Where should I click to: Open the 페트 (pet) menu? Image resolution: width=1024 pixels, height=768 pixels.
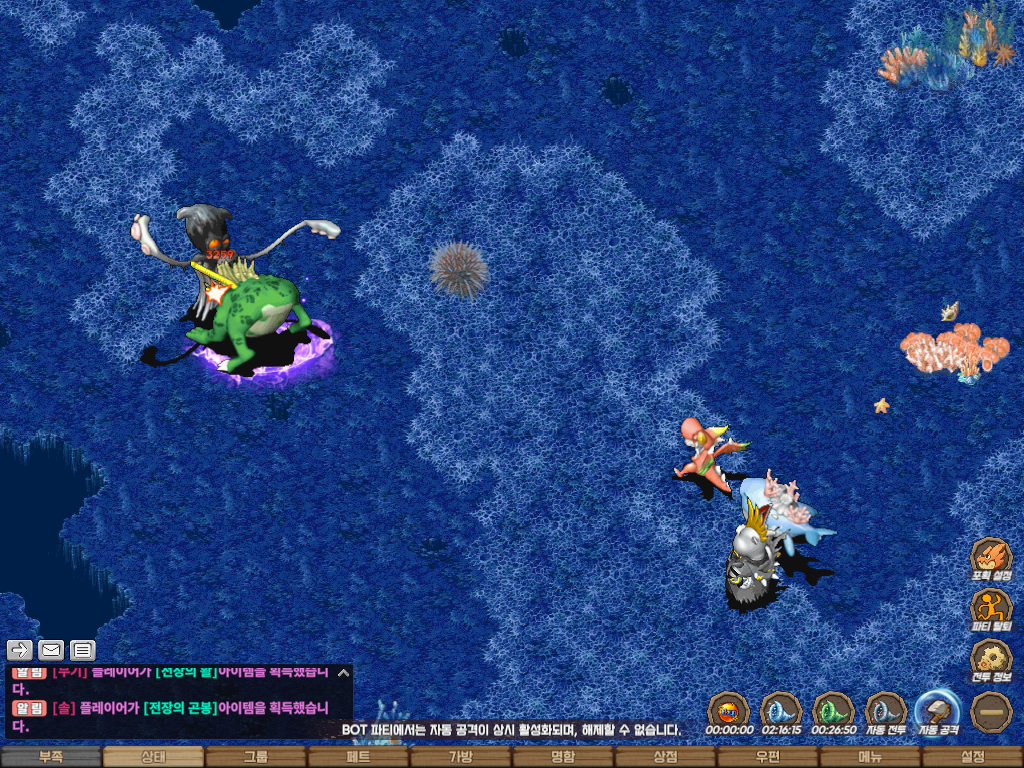pos(358,757)
